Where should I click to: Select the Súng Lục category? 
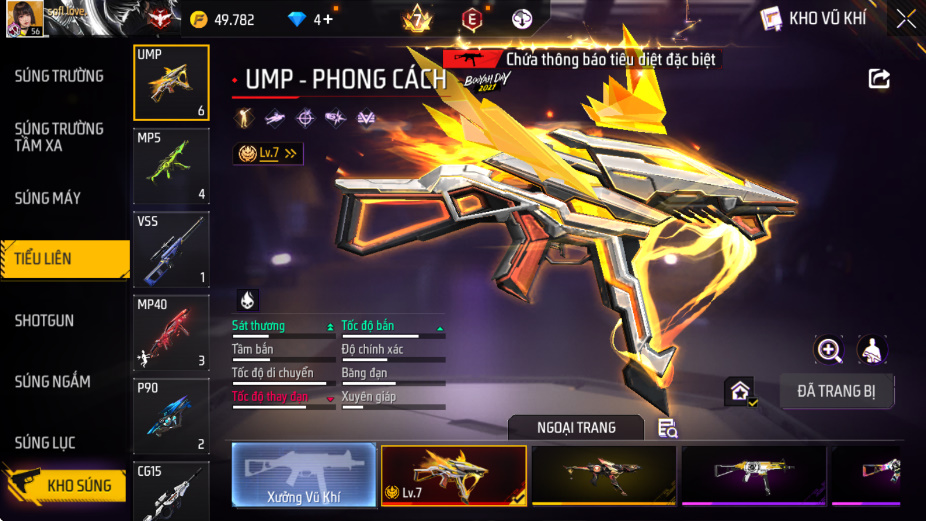tap(45, 443)
